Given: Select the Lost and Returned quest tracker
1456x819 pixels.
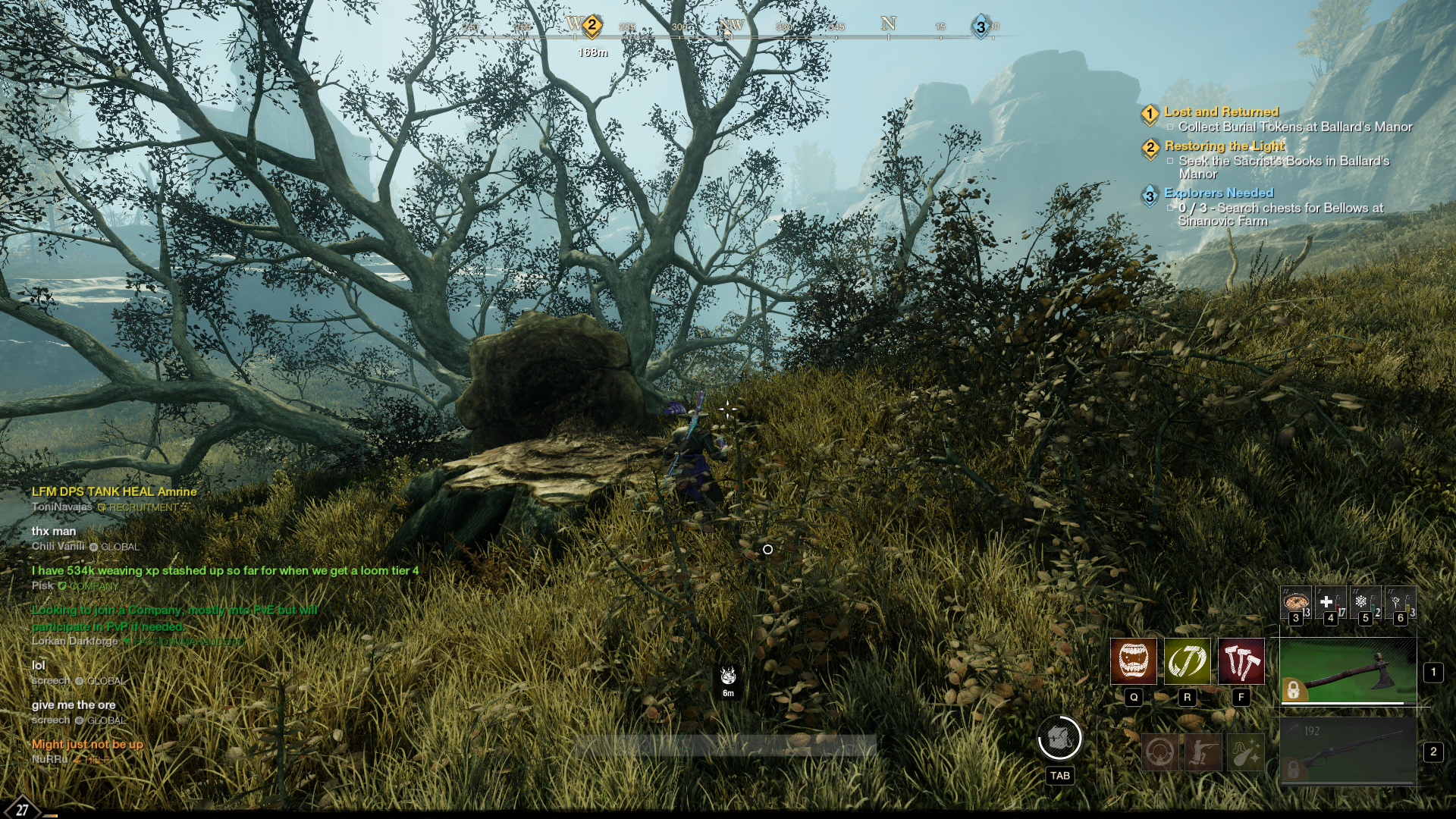Looking at the screenshot, I should (1221, 112).
